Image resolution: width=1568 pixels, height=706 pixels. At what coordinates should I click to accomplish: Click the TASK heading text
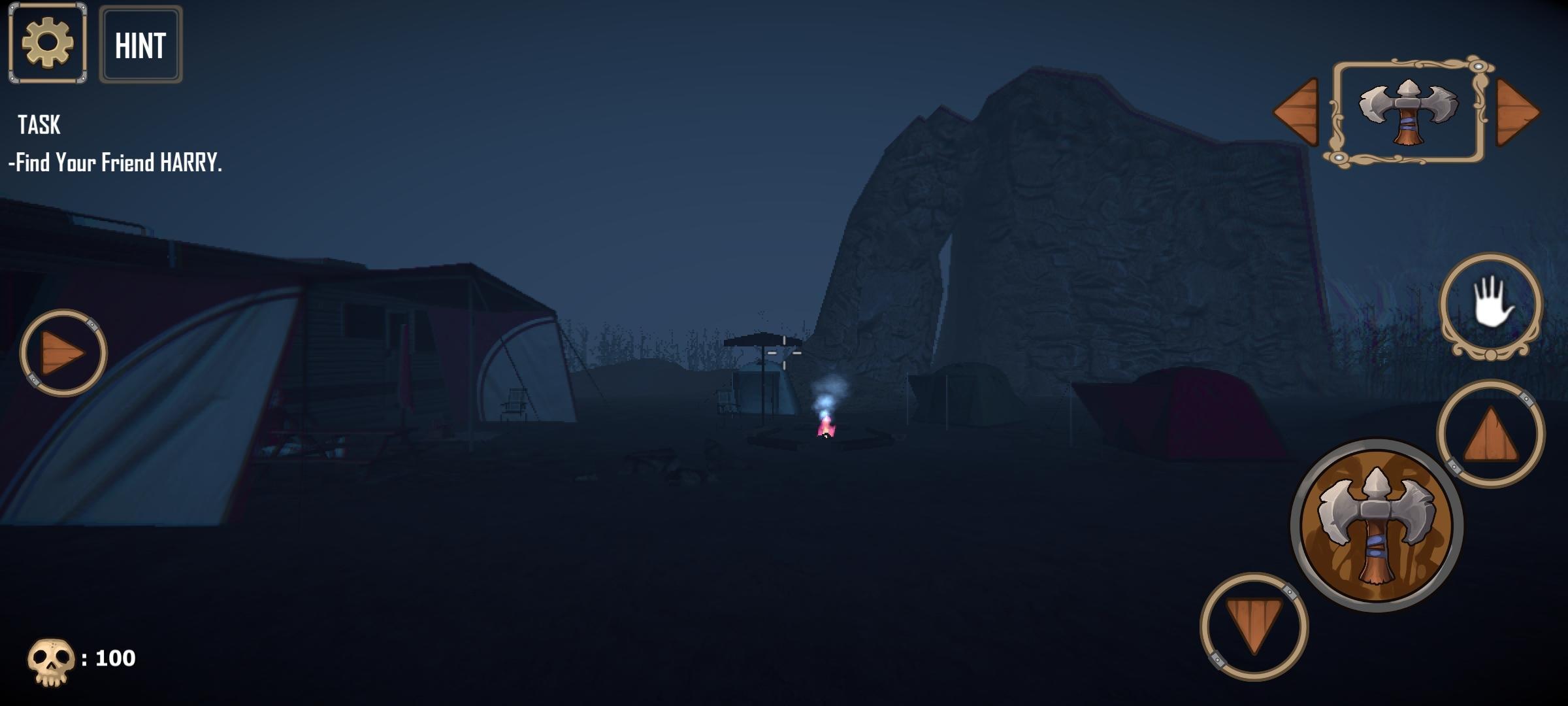coord(37,126)
